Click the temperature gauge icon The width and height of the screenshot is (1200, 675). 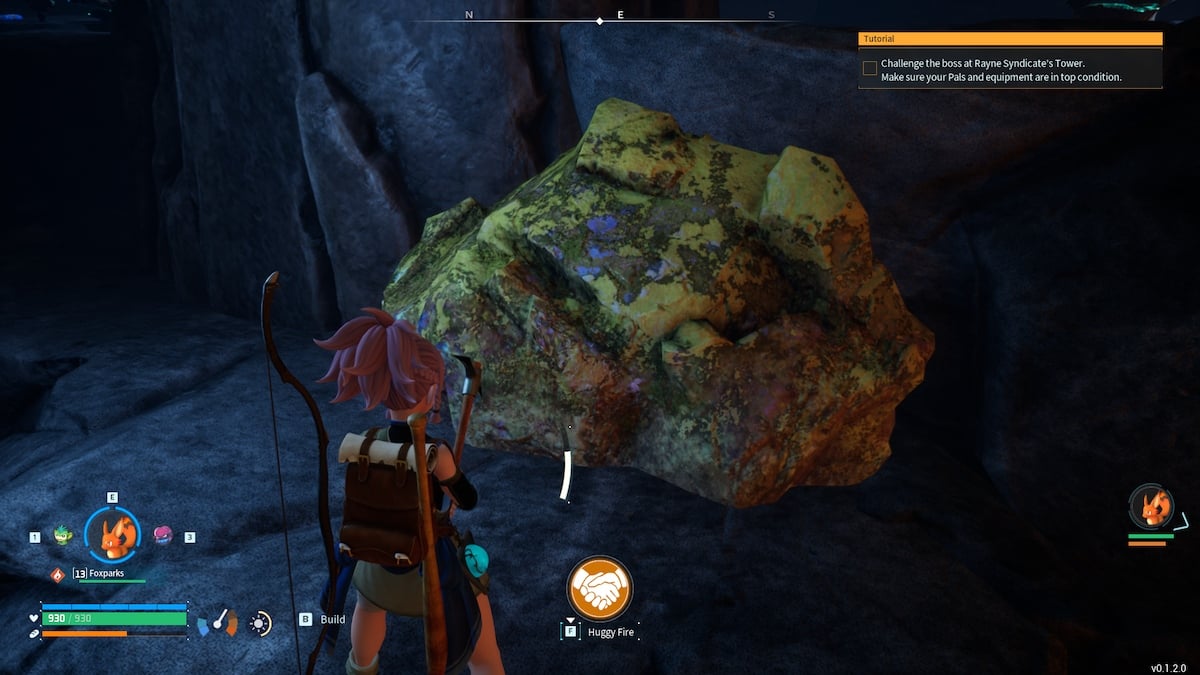point(218,623)
